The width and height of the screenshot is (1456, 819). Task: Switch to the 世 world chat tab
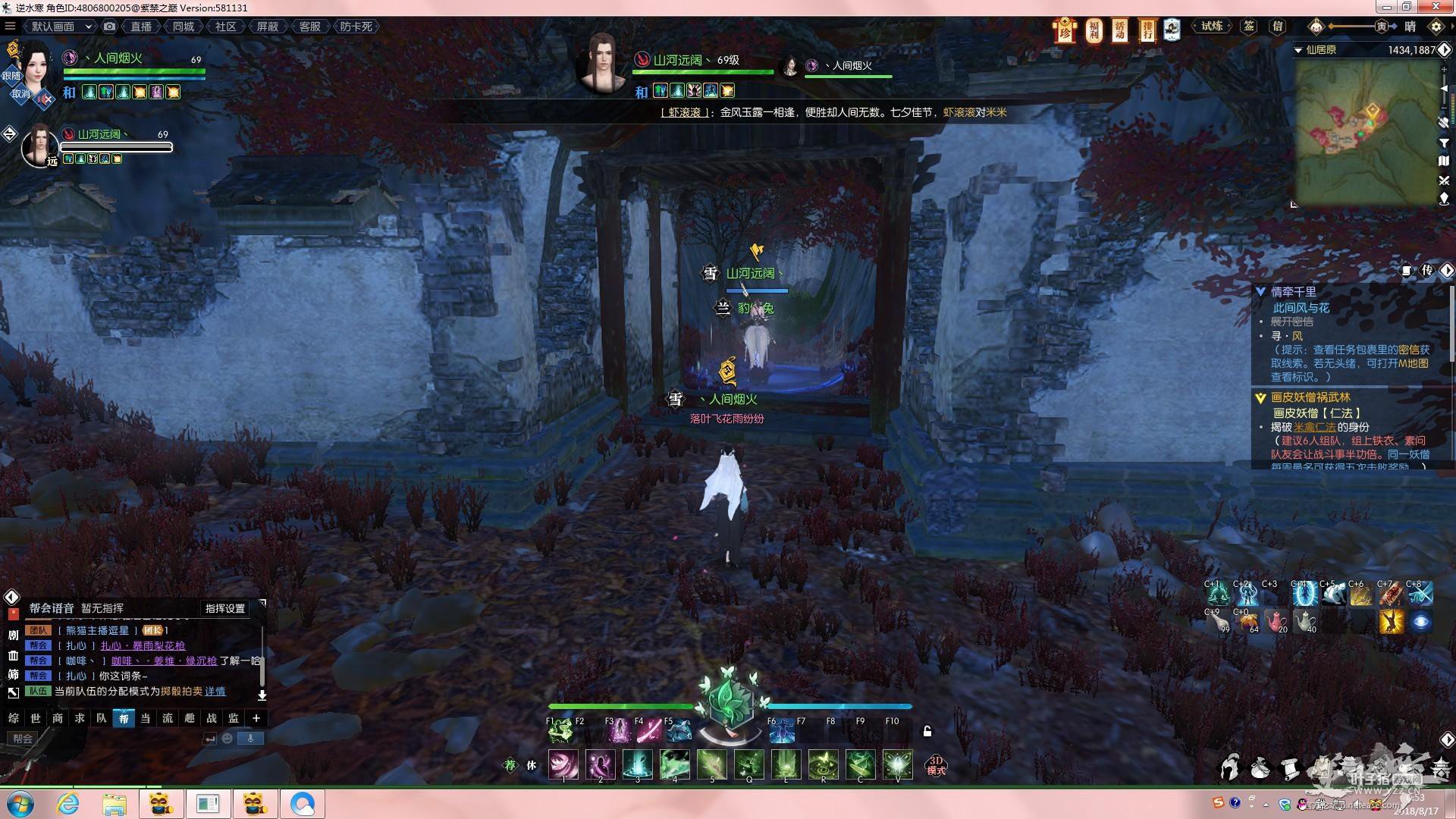click(x=36, y=718)
